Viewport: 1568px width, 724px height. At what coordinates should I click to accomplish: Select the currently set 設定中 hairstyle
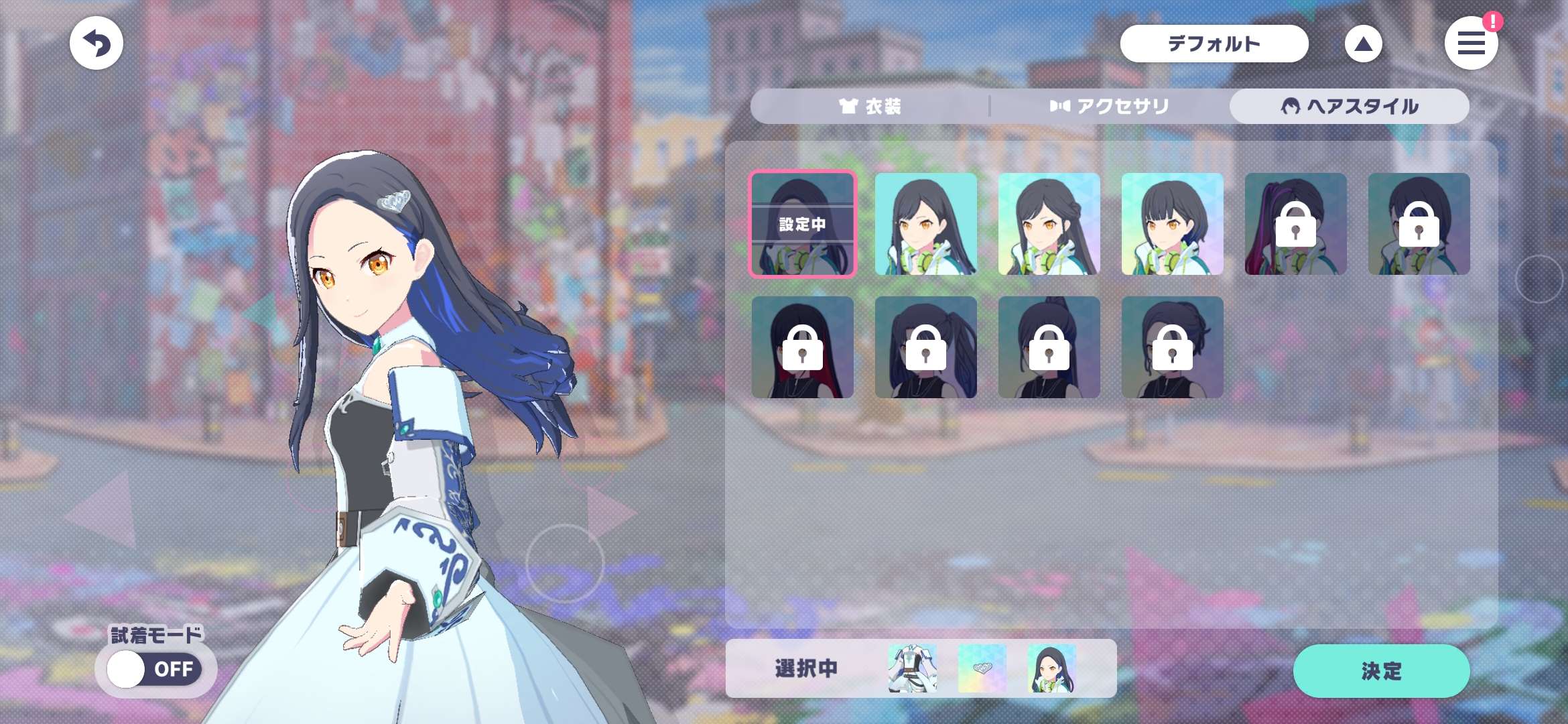point(802,224)
